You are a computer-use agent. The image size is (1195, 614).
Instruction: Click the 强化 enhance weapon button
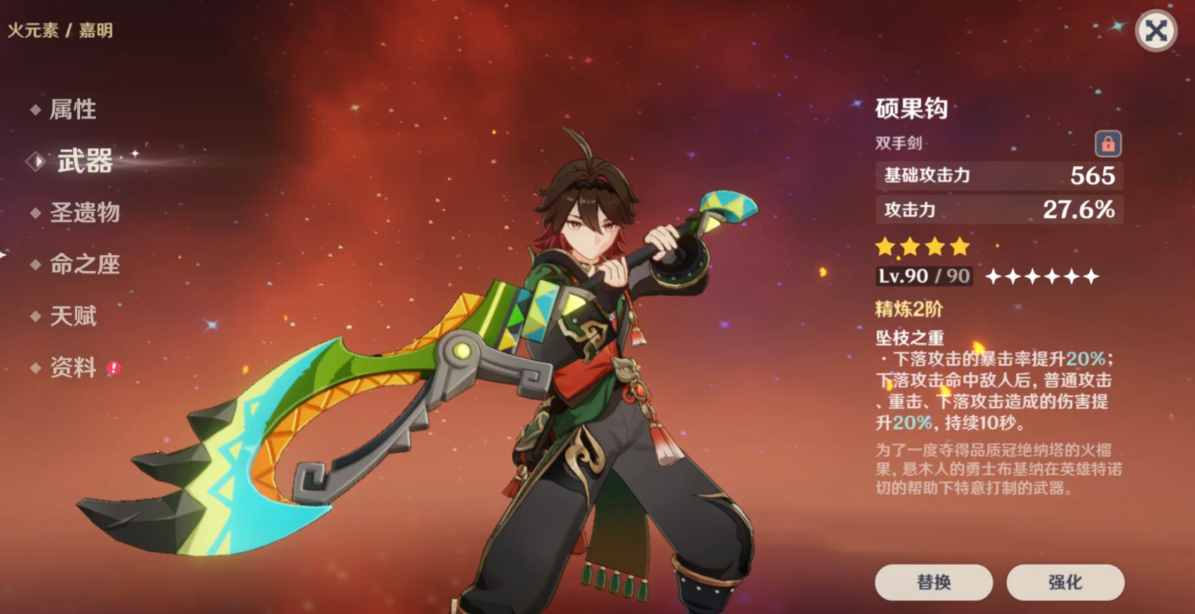point(1065,582)
